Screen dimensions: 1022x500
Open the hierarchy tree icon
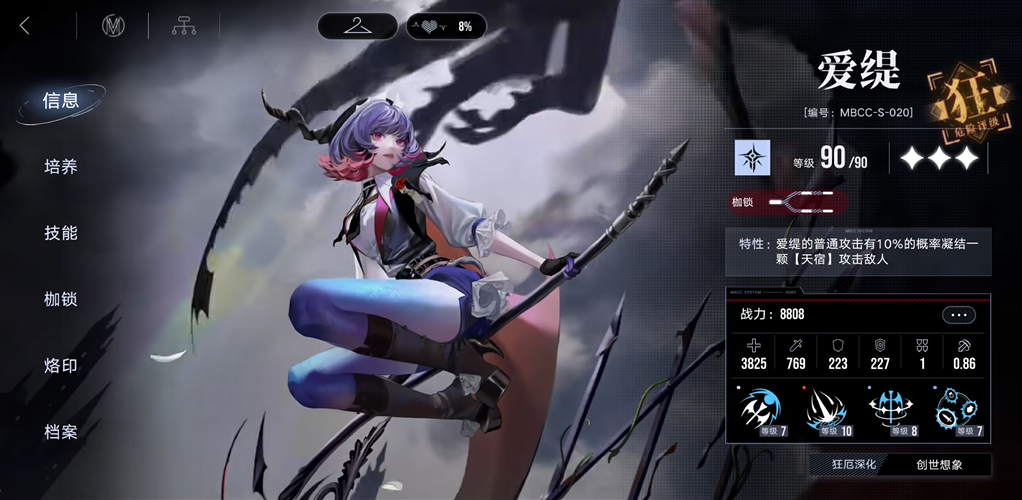point(183,26)
